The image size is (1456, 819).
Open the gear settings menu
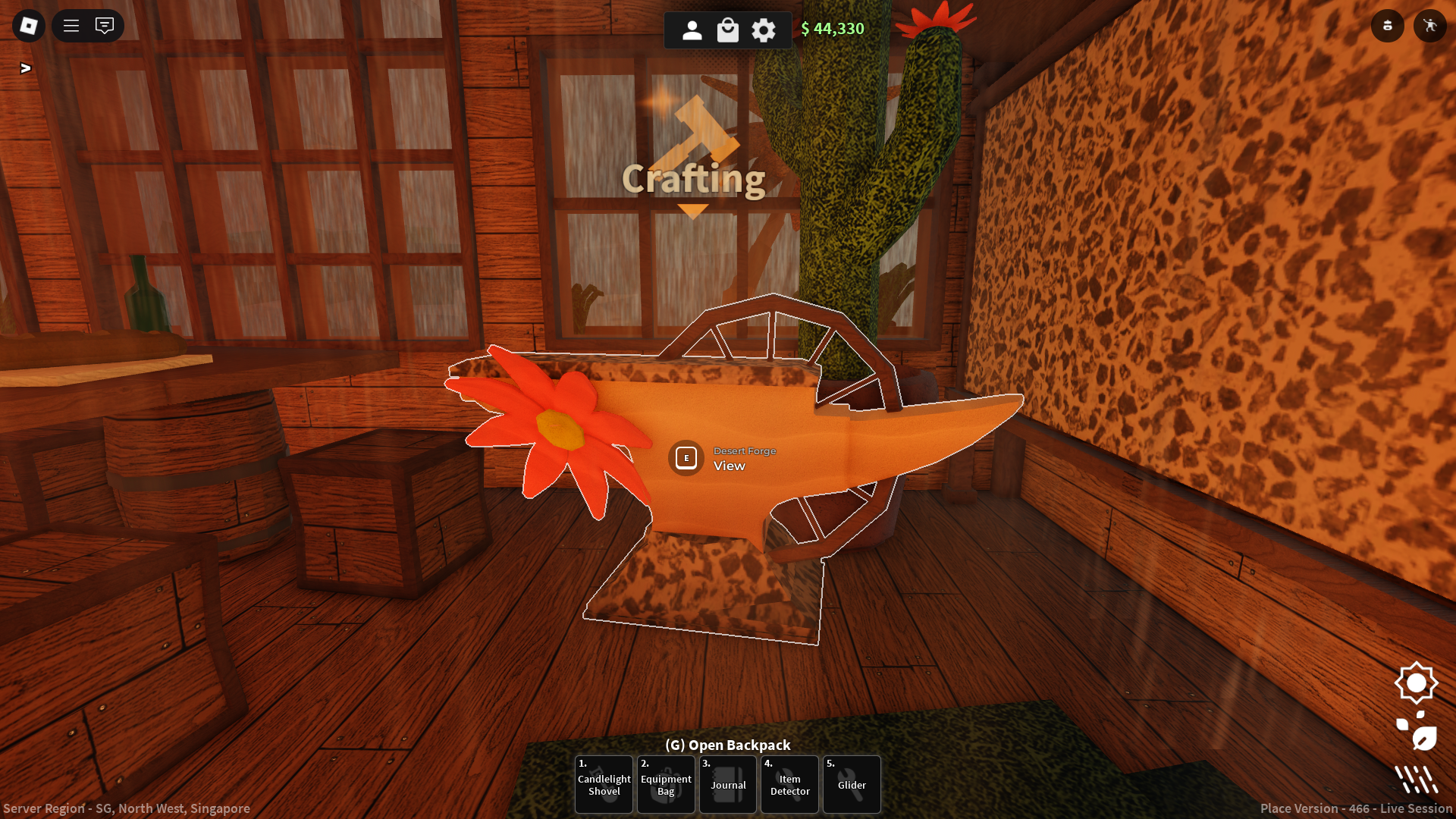point(764,30)
